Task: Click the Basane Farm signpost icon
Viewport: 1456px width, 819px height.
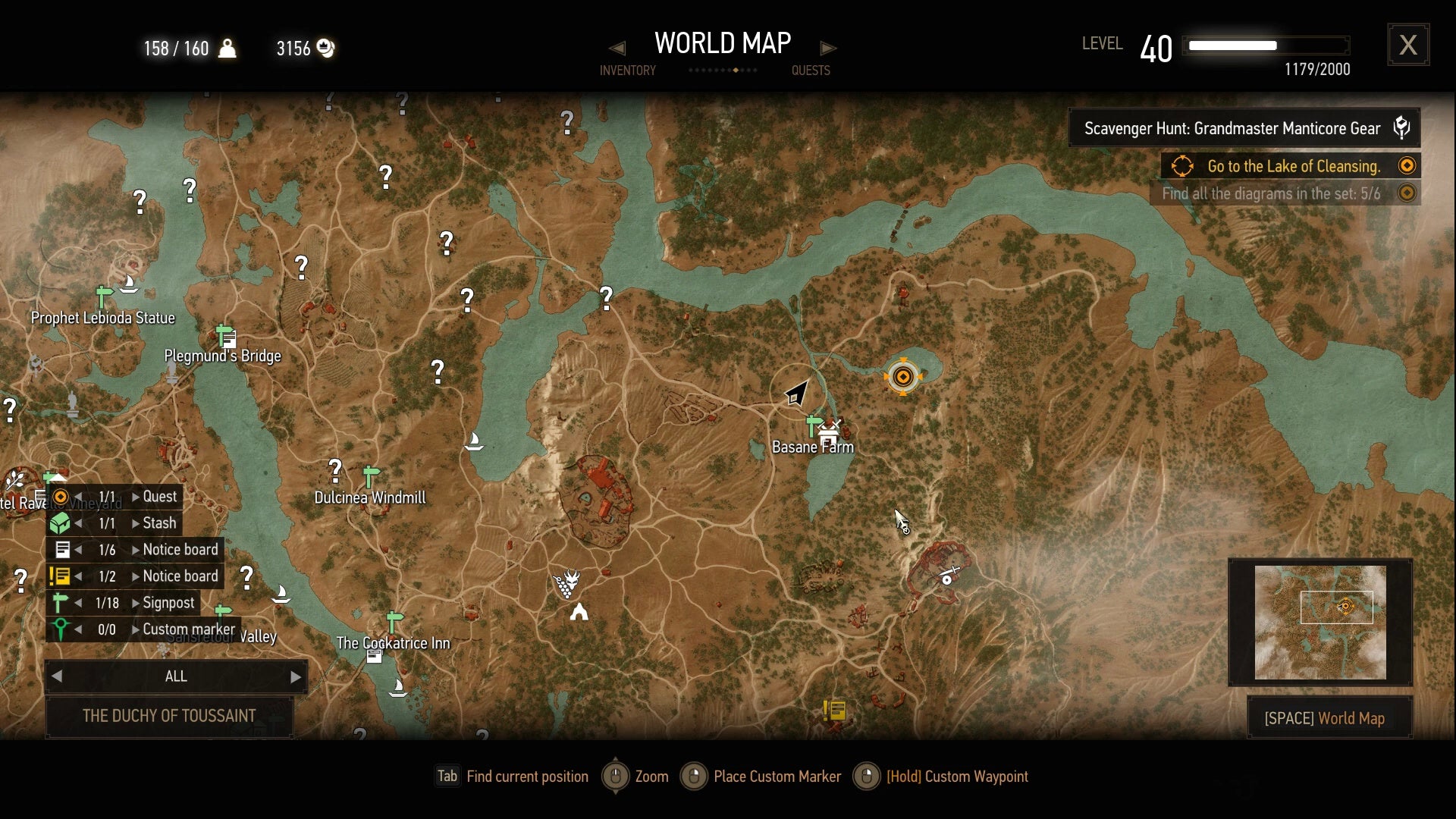Action: coord(812,425)
